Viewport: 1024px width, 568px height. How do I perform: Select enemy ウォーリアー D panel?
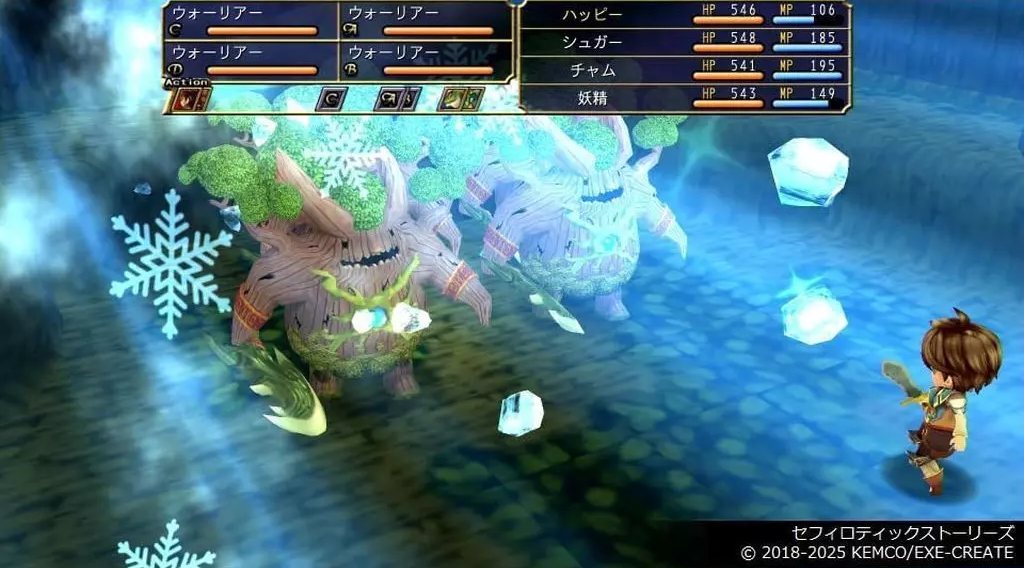point(252,60)
